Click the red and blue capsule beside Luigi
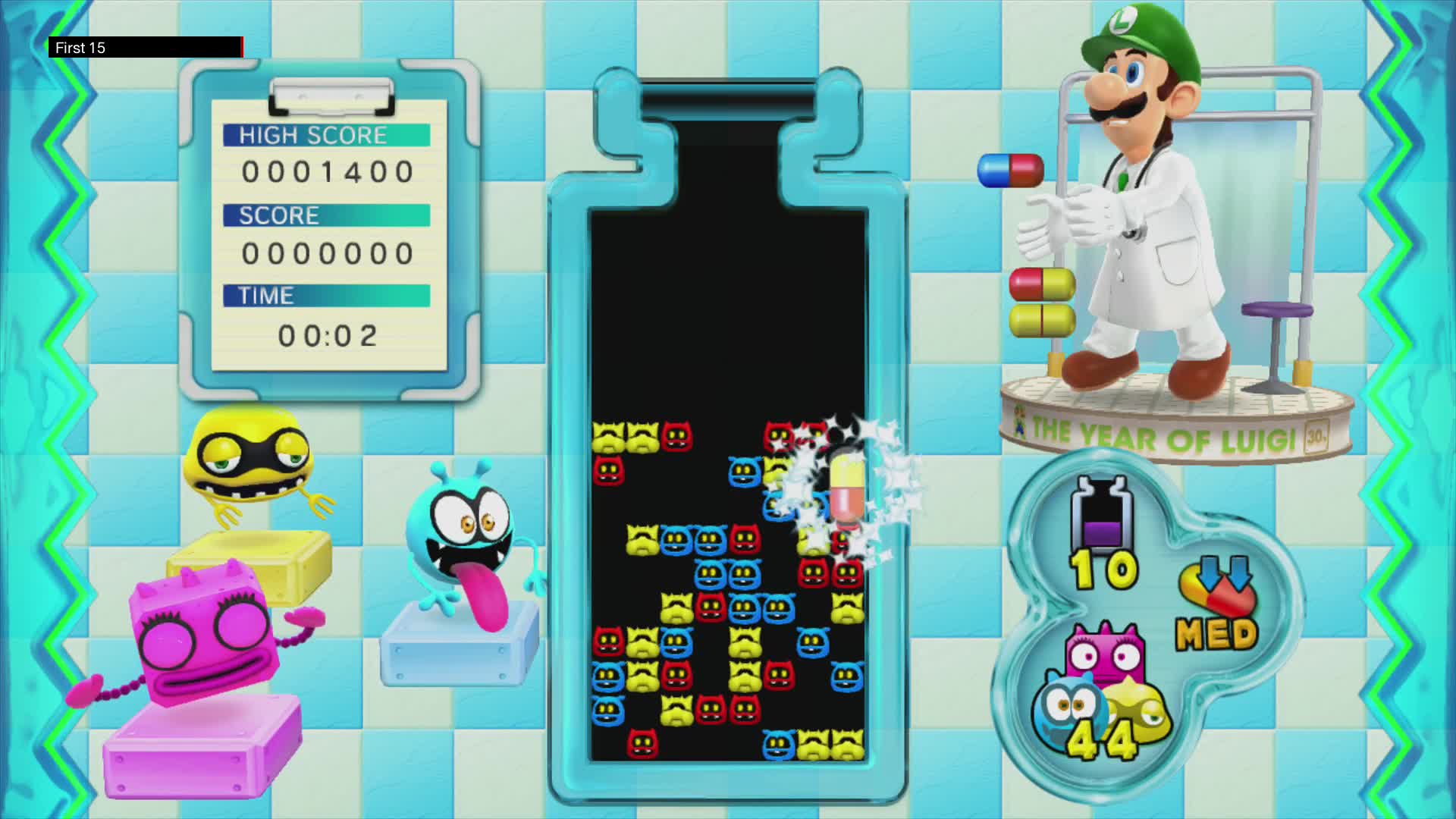Viewport: 1456px width, 819px height. pyautogui.click(x=1009, y=171)
